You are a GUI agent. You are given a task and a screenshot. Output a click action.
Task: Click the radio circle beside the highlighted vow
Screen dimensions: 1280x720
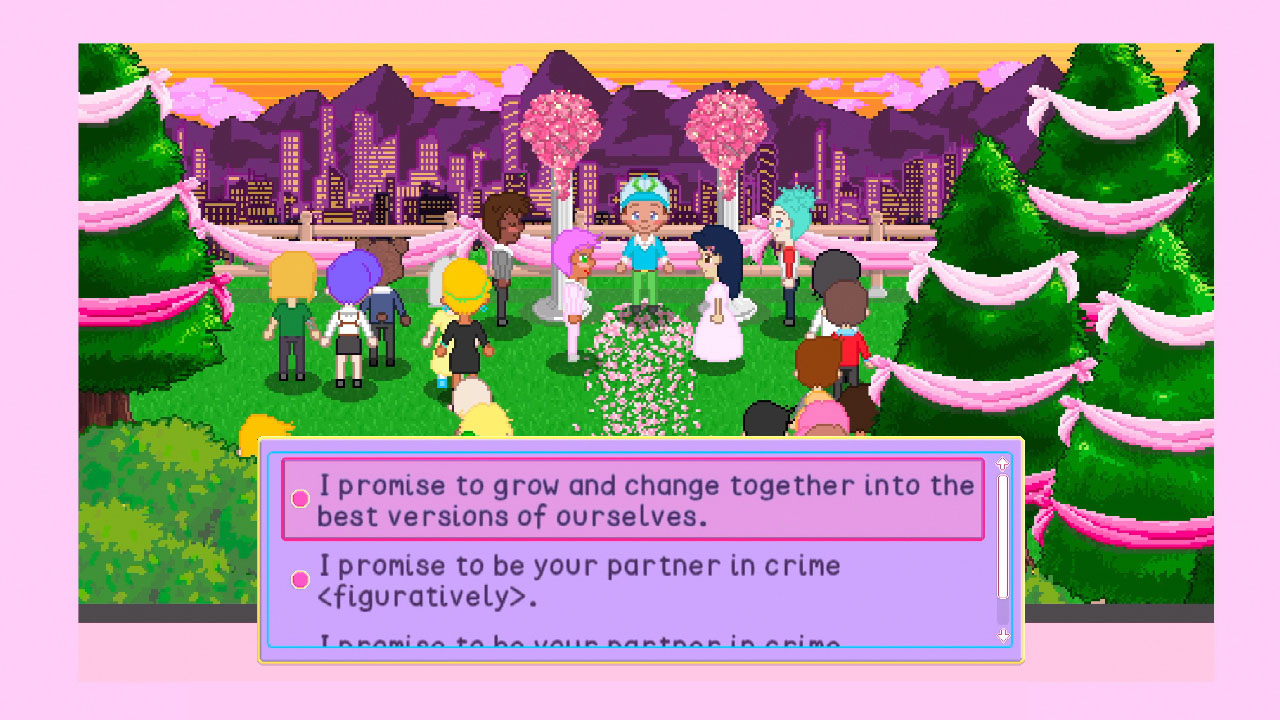coord(299,497)
